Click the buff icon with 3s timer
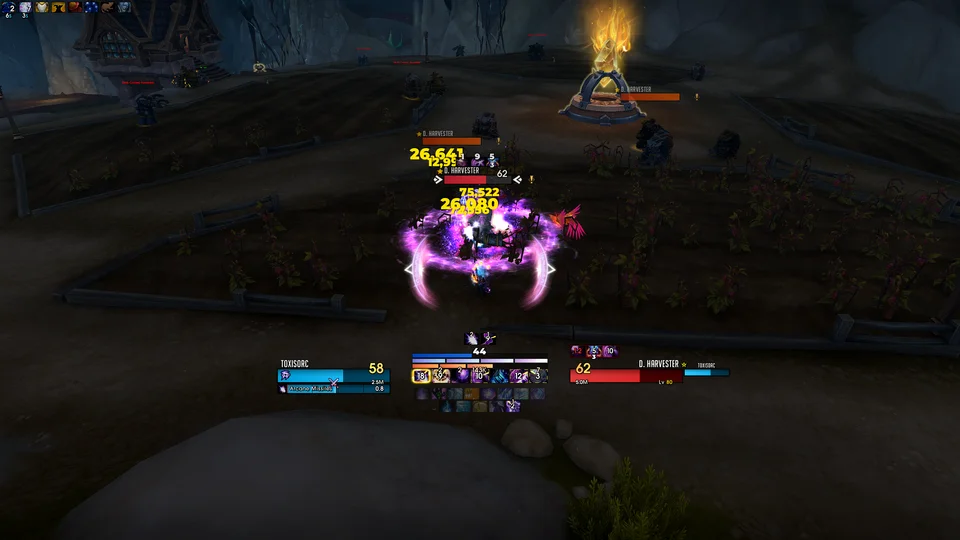Viewport: 960px width, 540px height. (25, 8)
